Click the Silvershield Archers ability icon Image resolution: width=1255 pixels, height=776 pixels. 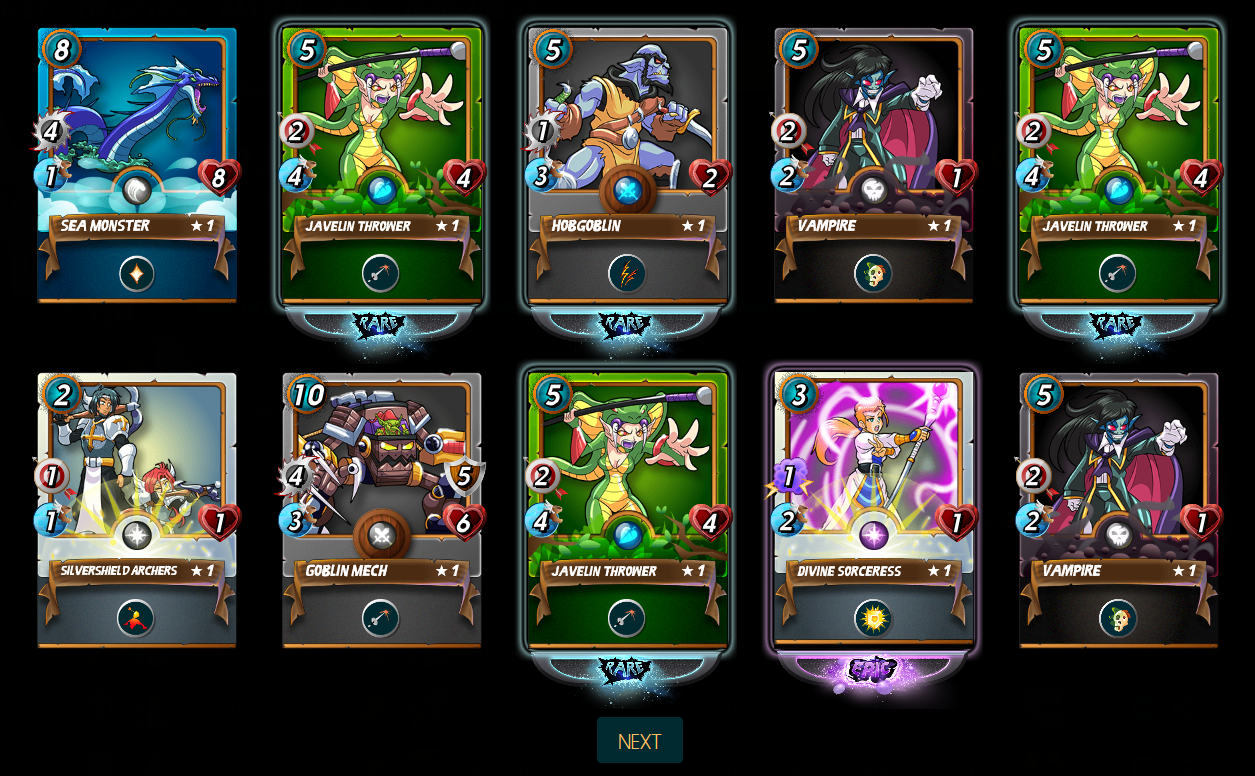(x=136, y=618)
